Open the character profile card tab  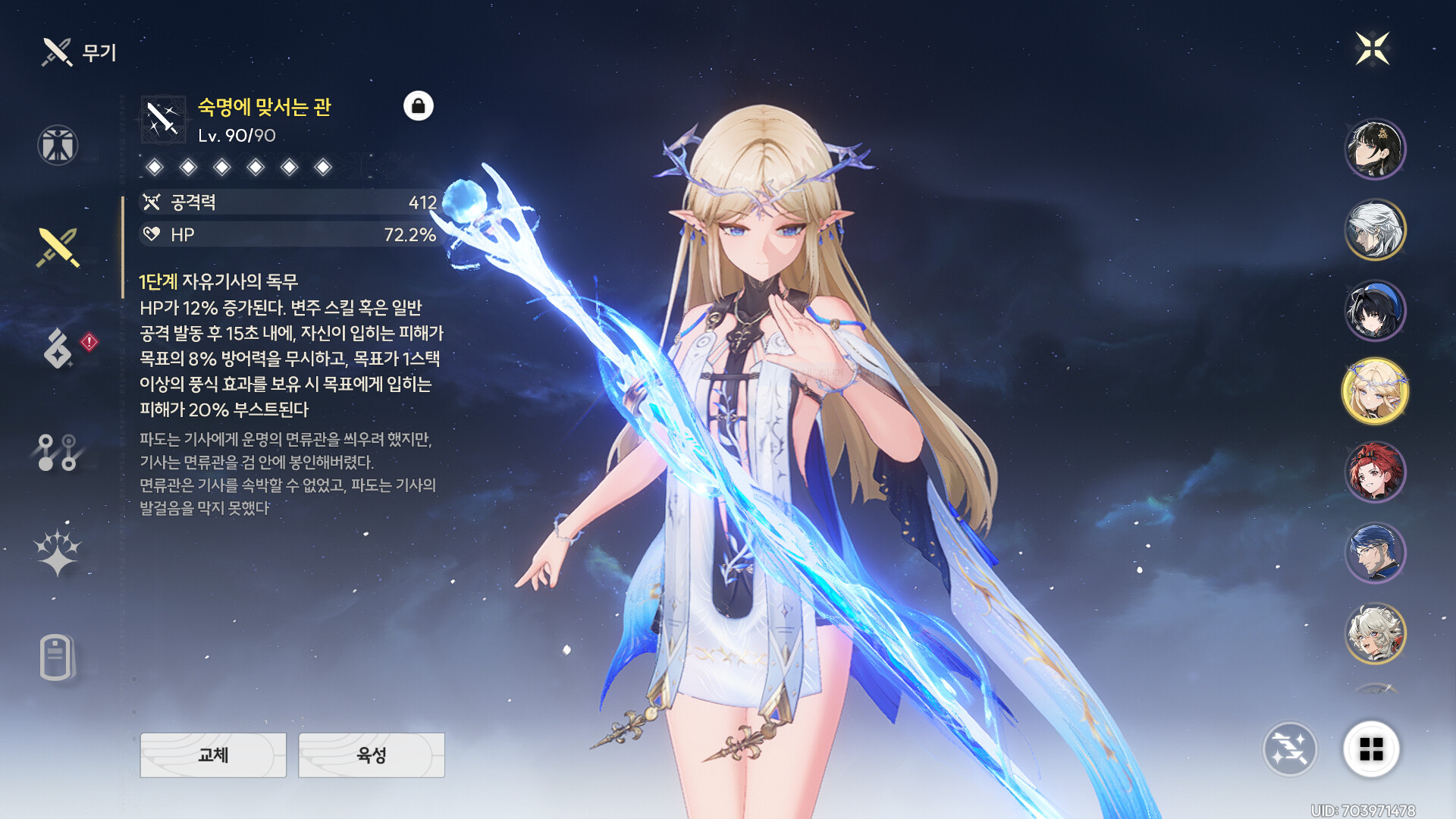click(x=57, y=657)
